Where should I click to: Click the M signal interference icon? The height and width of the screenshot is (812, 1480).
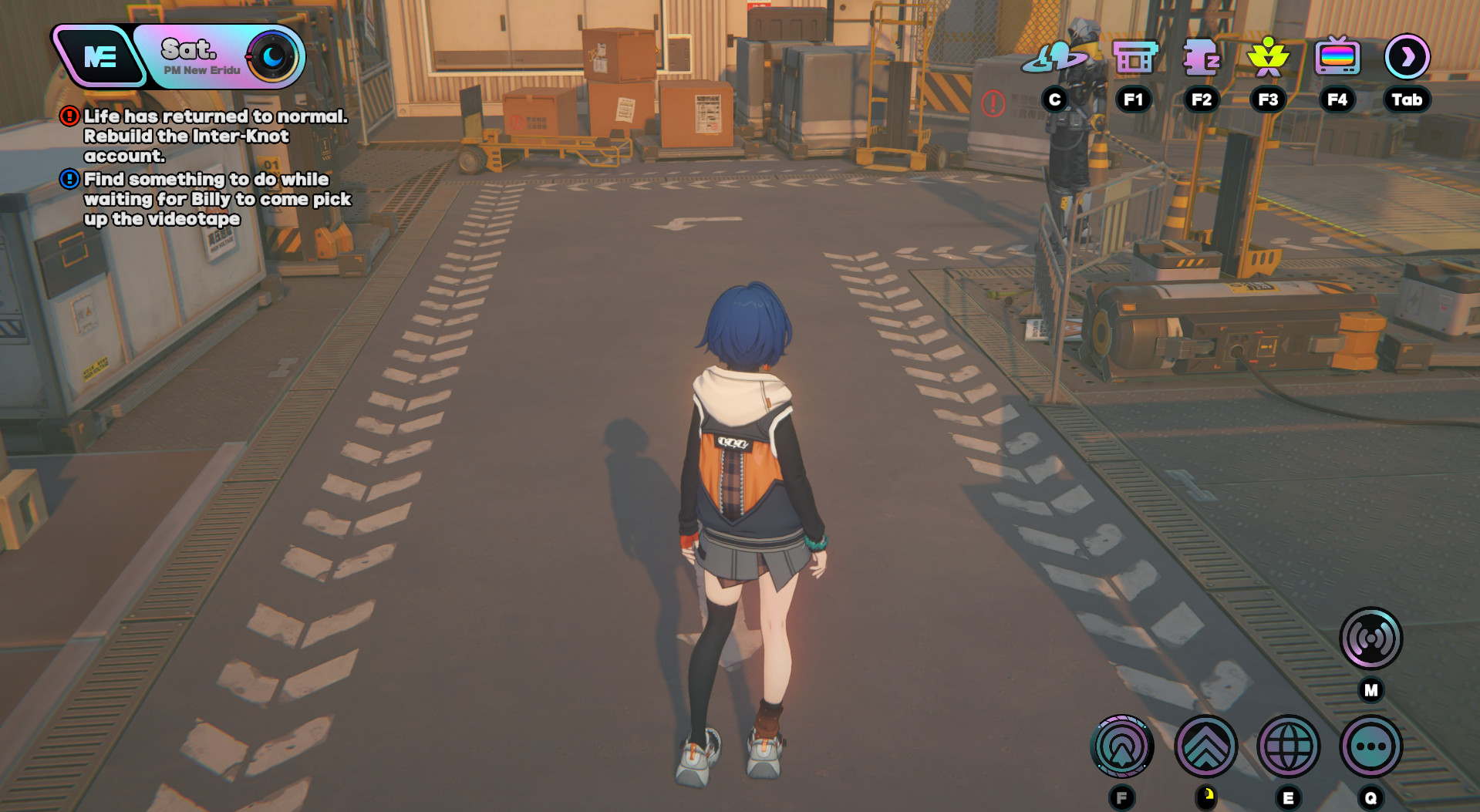1371,640
